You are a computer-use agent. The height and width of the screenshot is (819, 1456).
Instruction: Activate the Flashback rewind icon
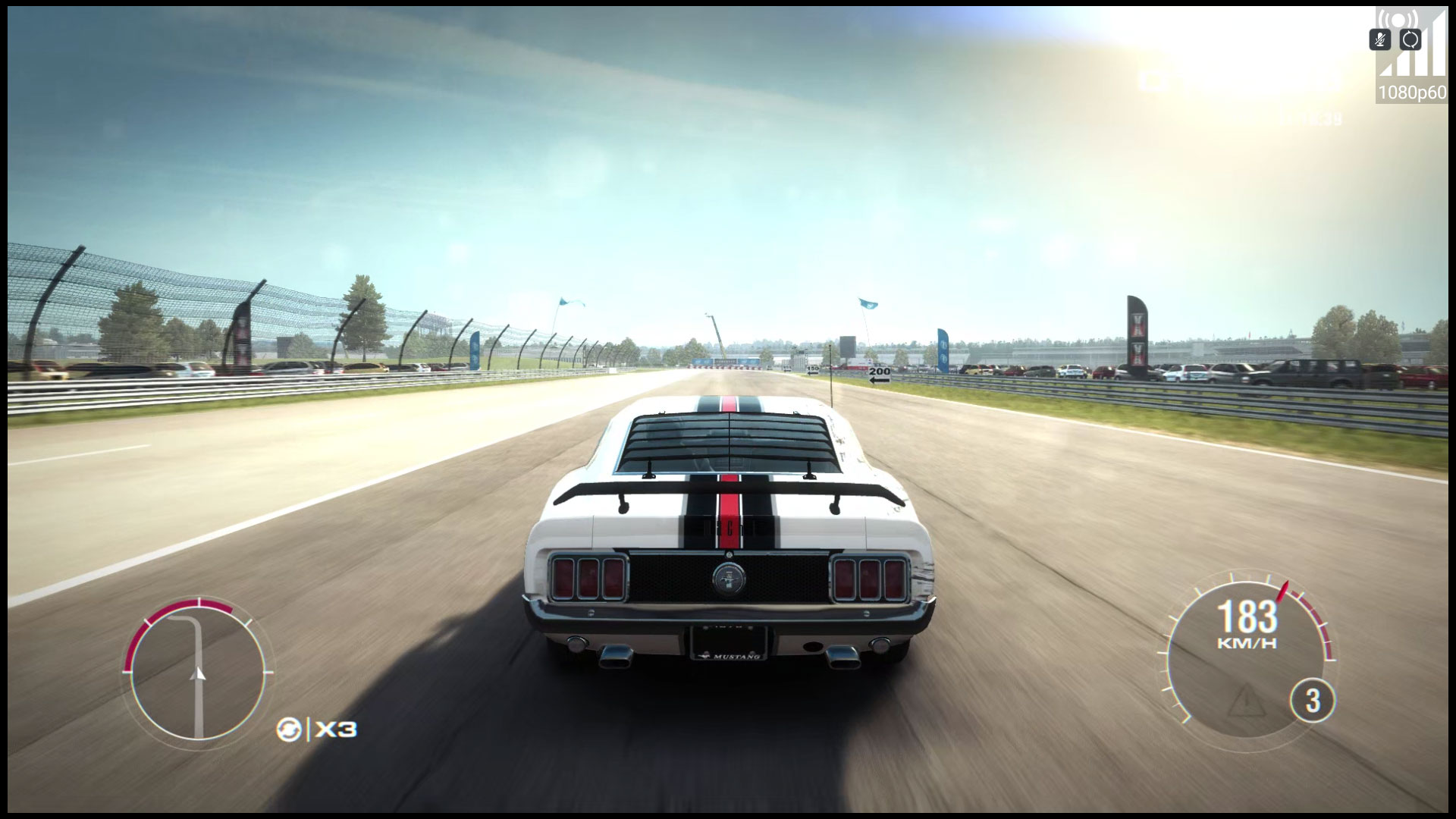click(289, 730)
